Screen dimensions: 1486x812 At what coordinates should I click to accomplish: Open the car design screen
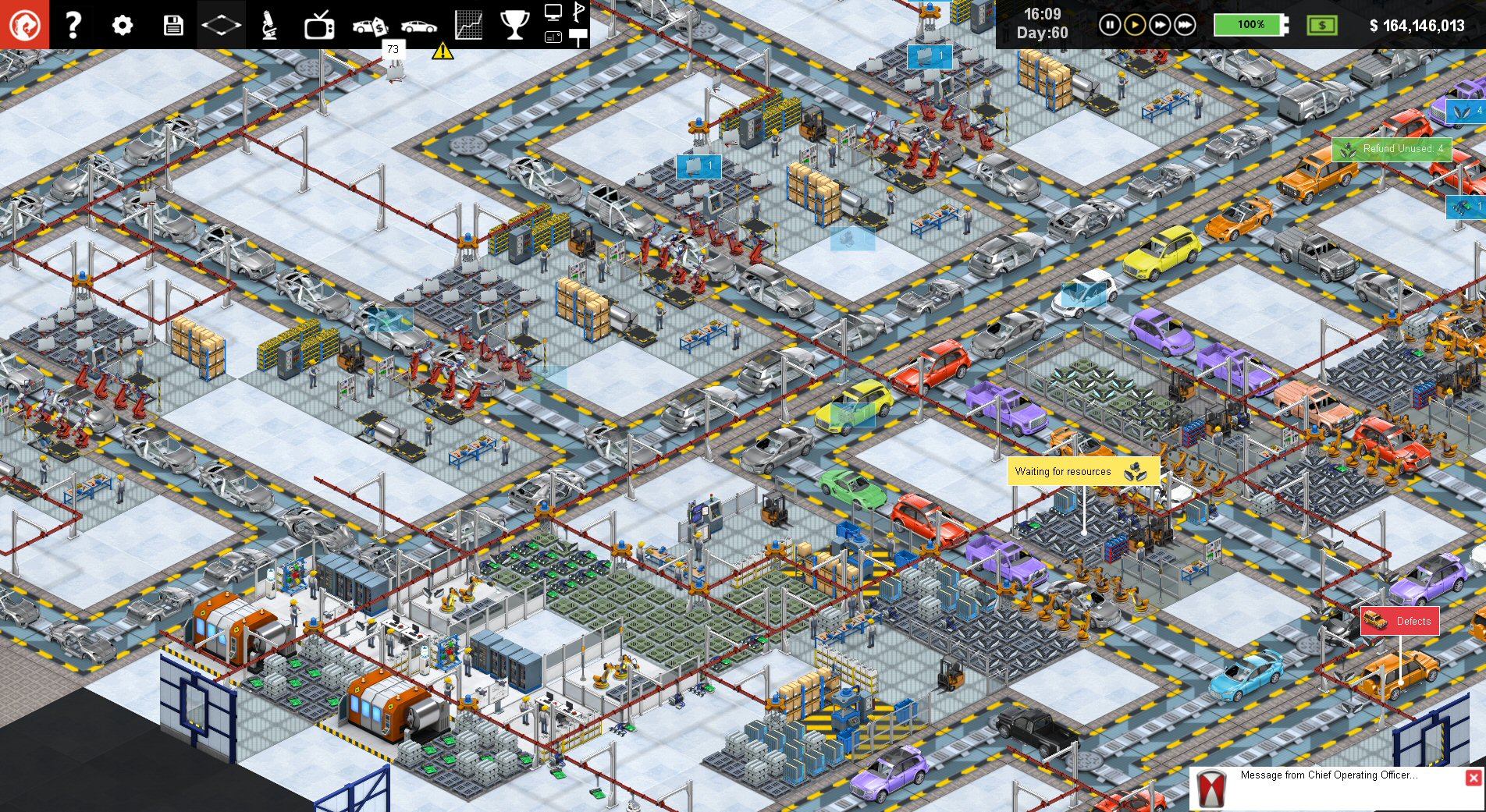419,26
